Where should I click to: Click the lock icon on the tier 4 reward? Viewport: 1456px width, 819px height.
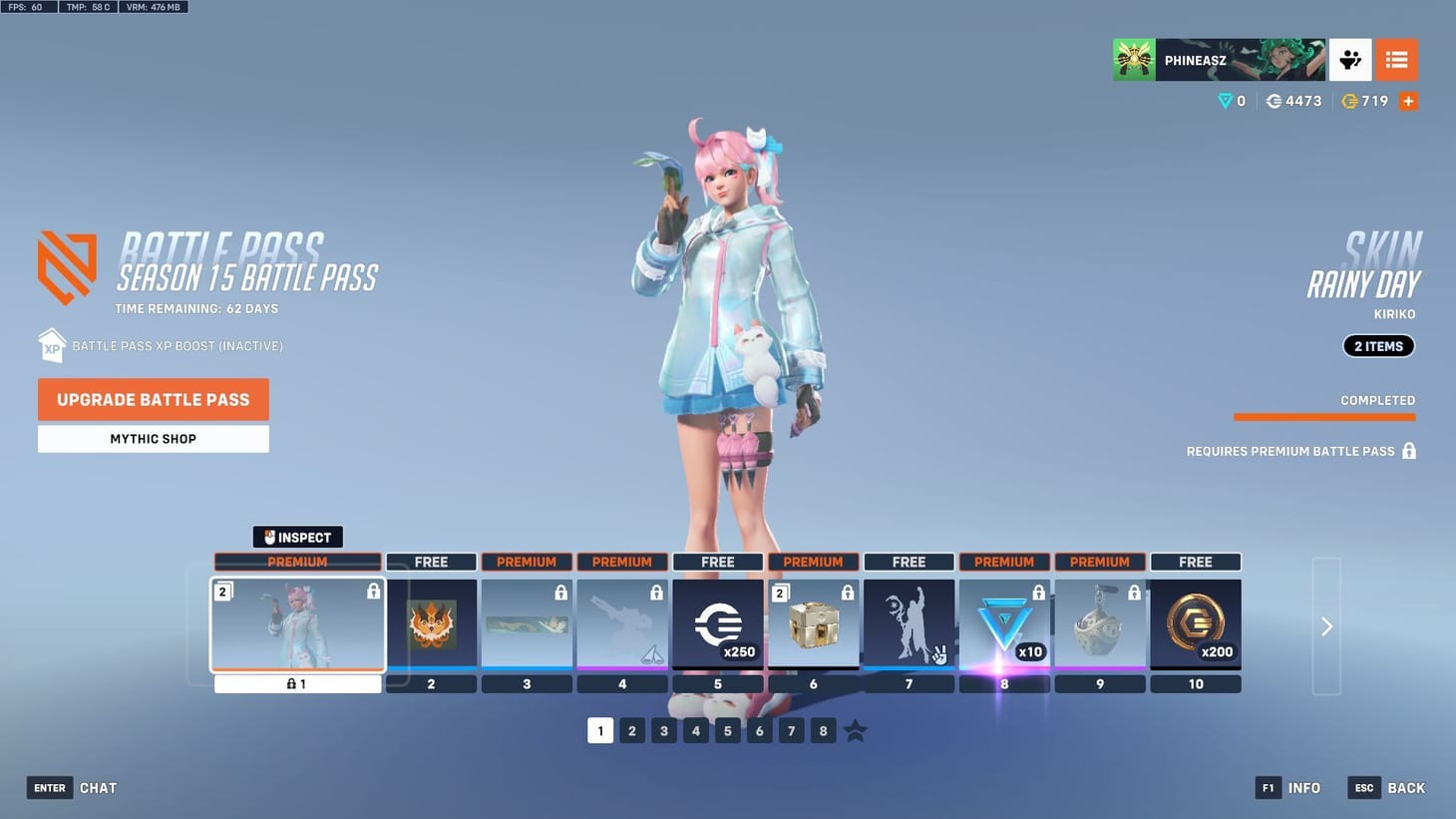click(656, 592)
